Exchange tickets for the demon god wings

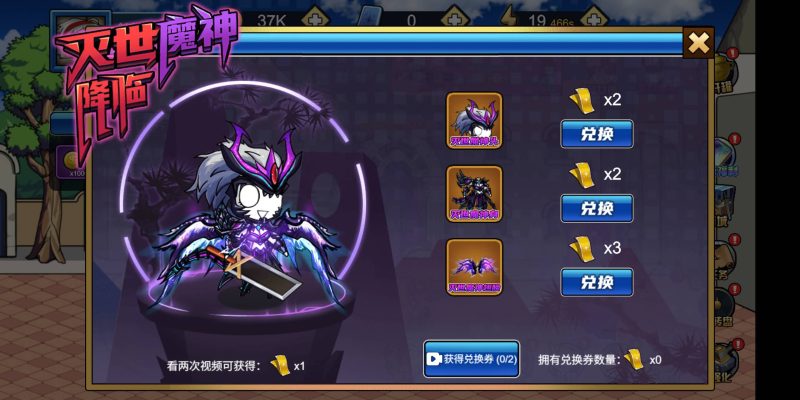click(596, 281)
